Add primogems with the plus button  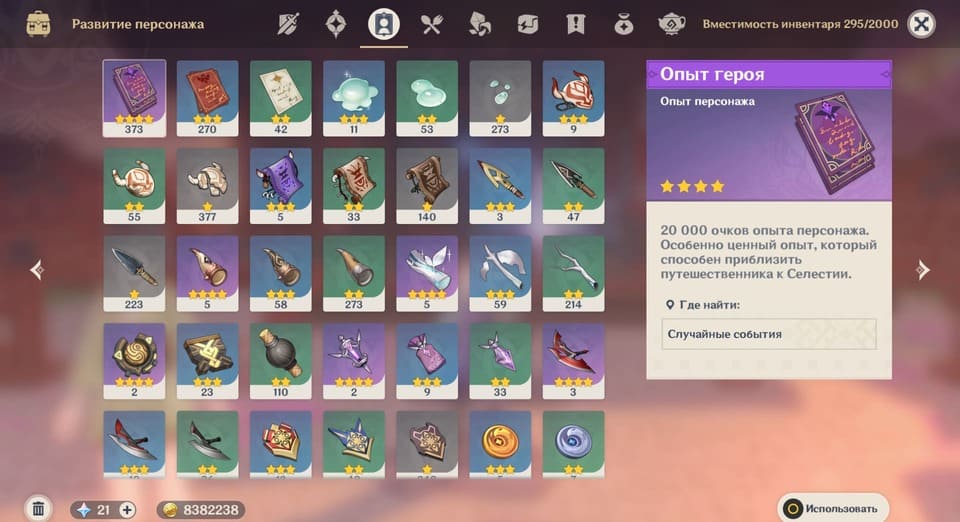[x=127, y=510]
